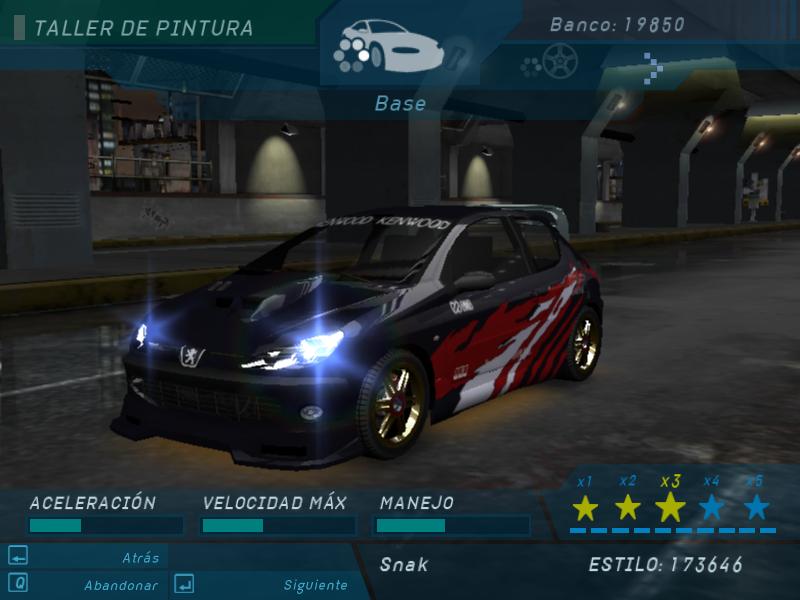Go back with the Atrás option

(140, 558)
